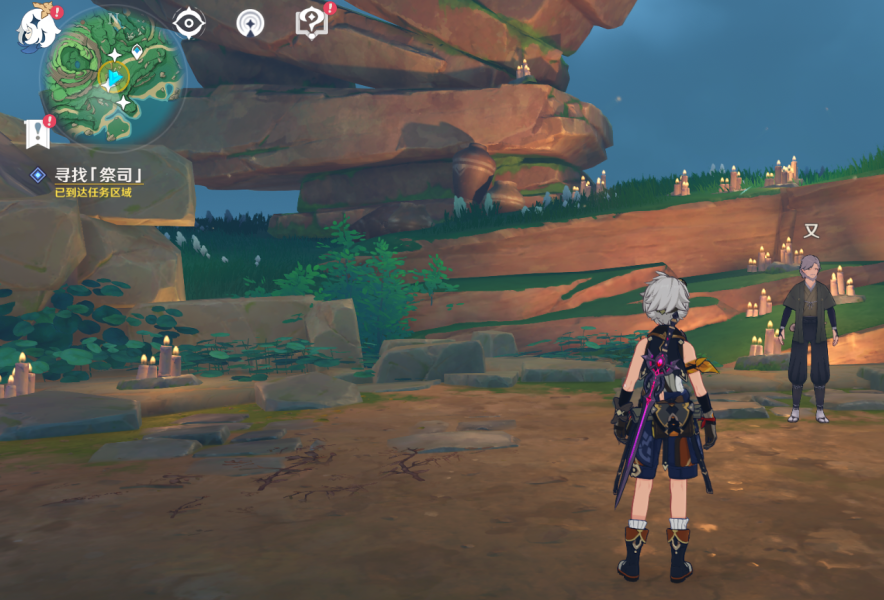The height and width of the screenshot is (600, 884).
Task: Click the teardrop waypoint marker on minimap
Action: point(137,50)
